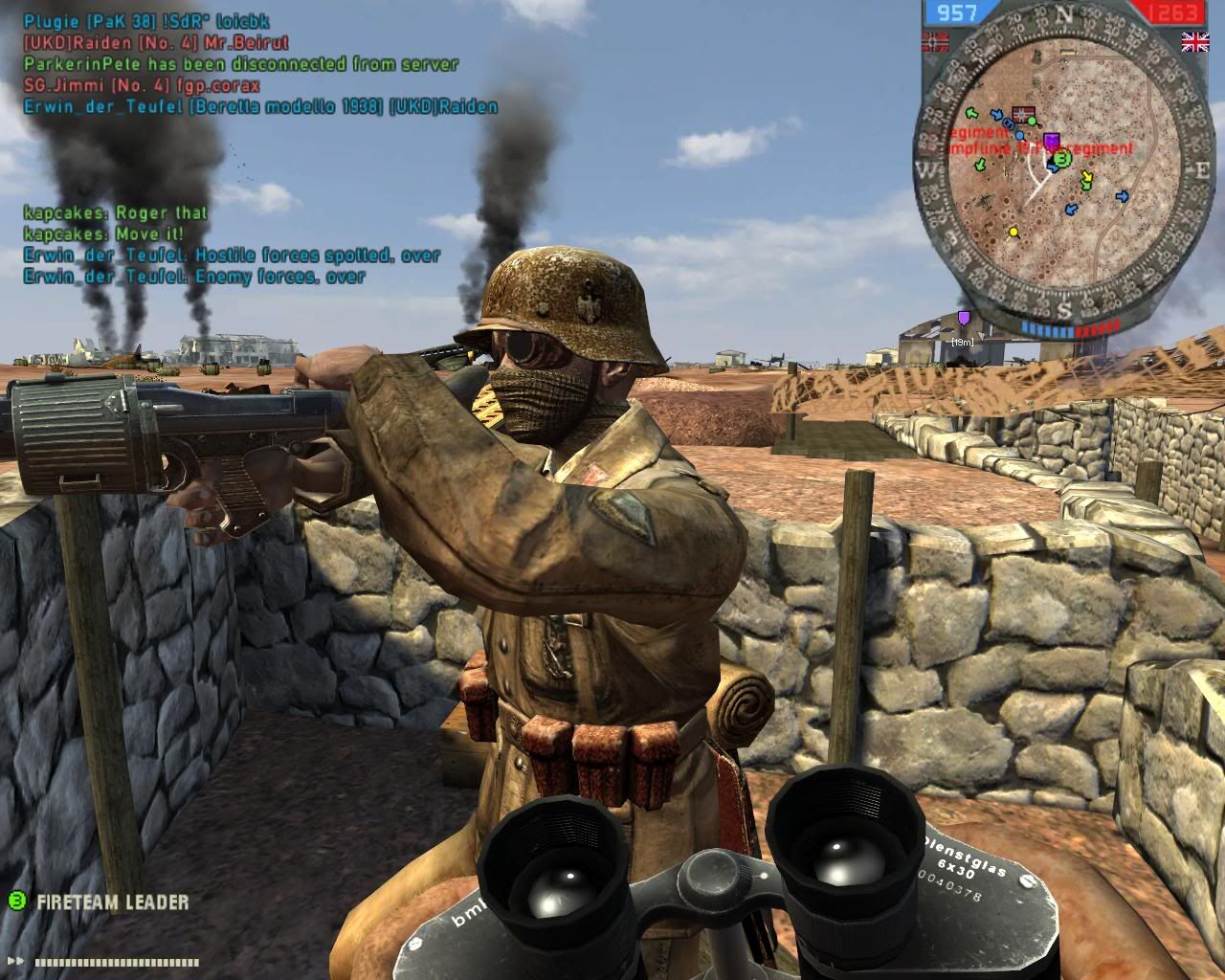Toggle the yellow squadmate arrow near map center
This screenshot has height=980, width=1225.
pyautogui.click(x=1087, y=177)
